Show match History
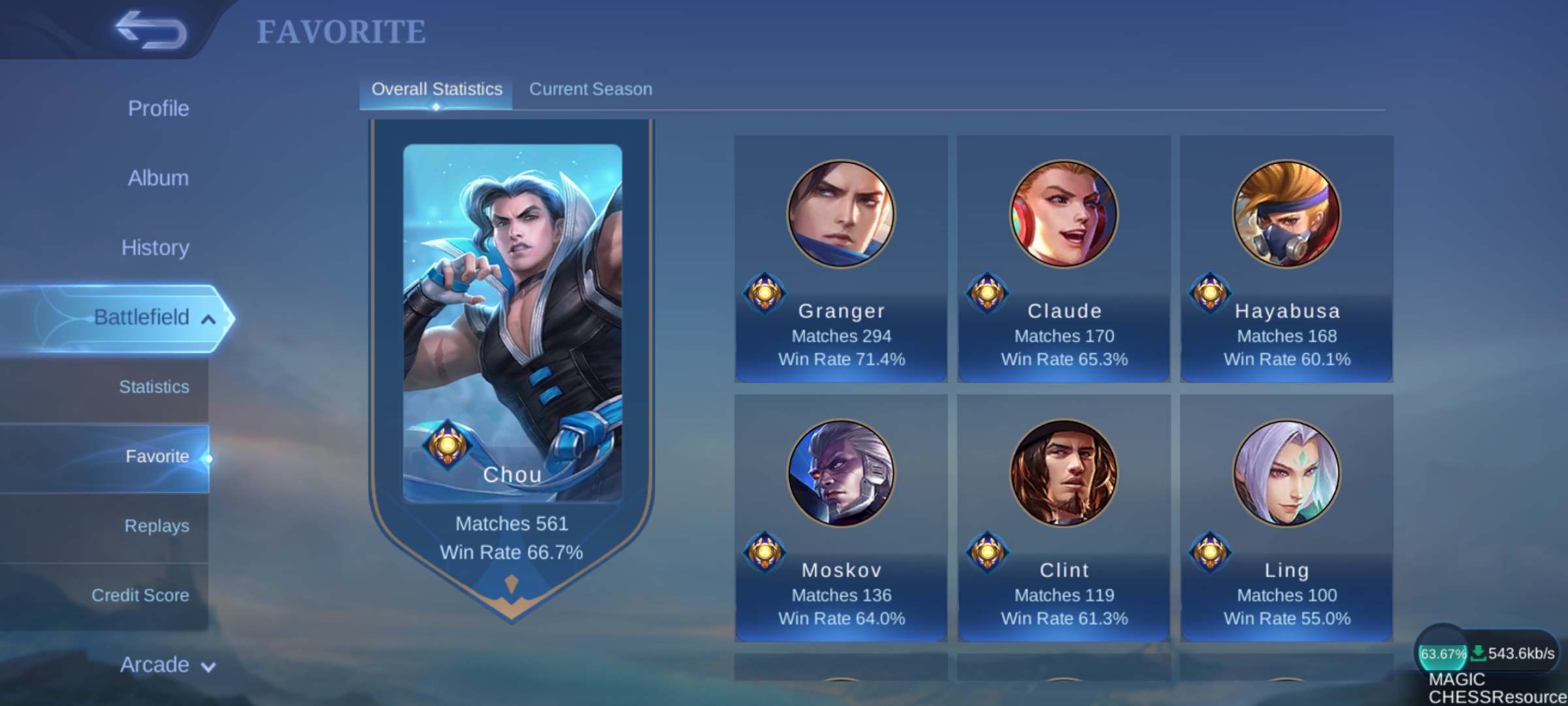 pyautogui.click(x=155, y=248)
